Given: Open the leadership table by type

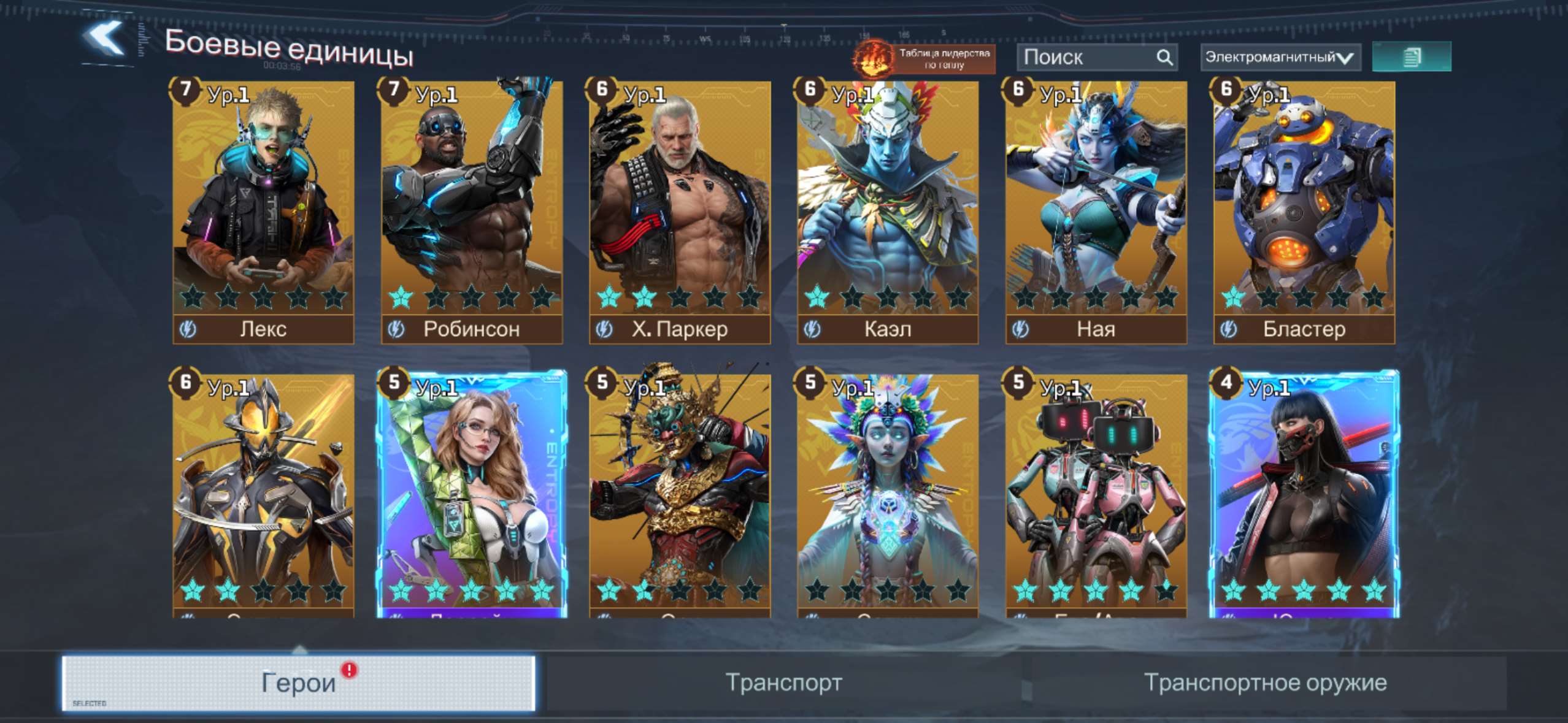Looking at the screenshot, I should pyautogui.click(x=924, y=58).
